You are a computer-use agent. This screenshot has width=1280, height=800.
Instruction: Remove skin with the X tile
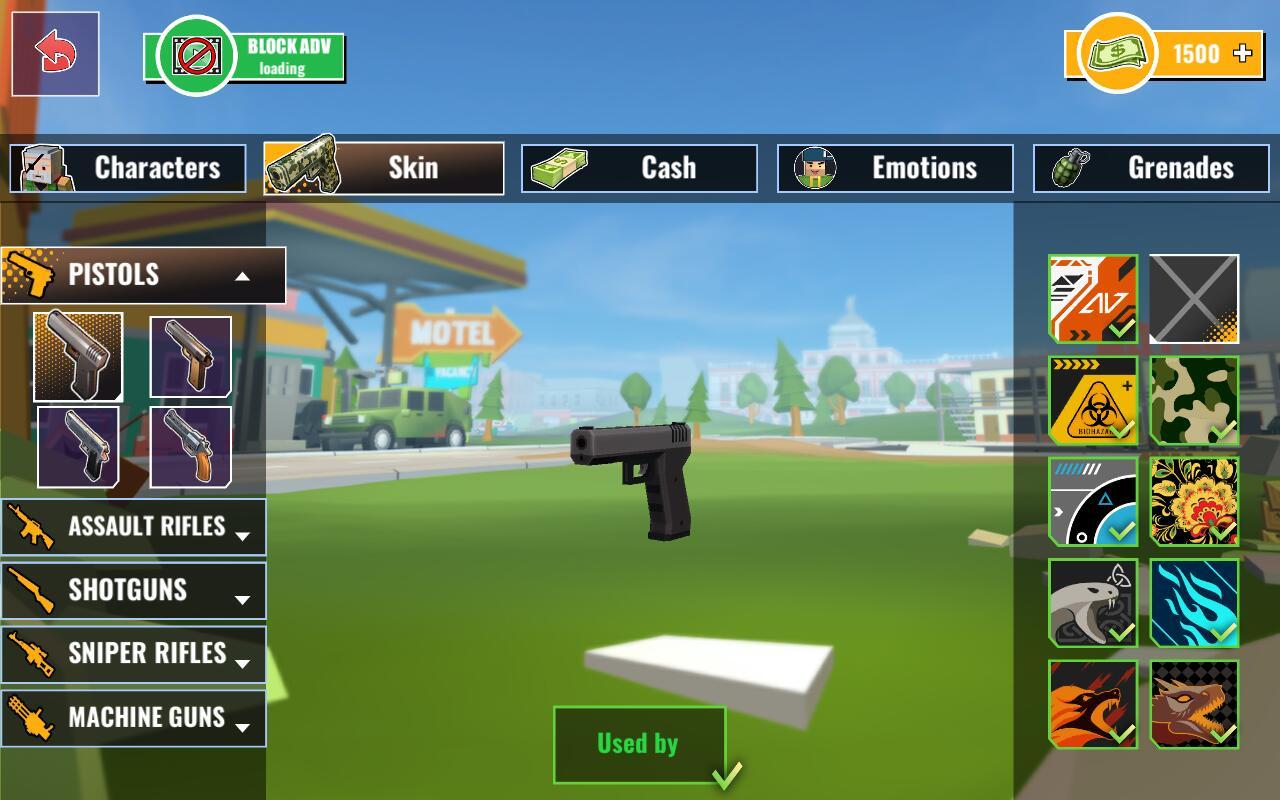tap(1194, 299)
